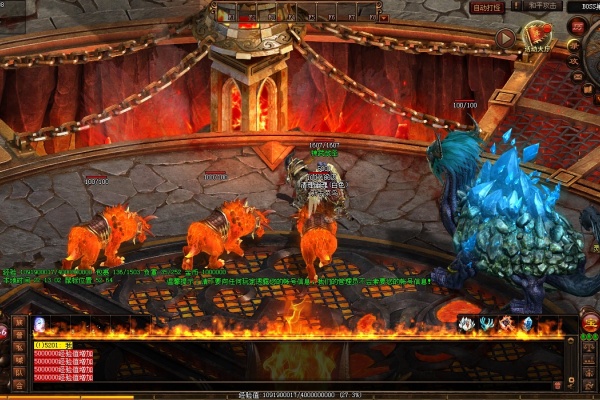Activate the blue antler skill icon

pos(486,323)
